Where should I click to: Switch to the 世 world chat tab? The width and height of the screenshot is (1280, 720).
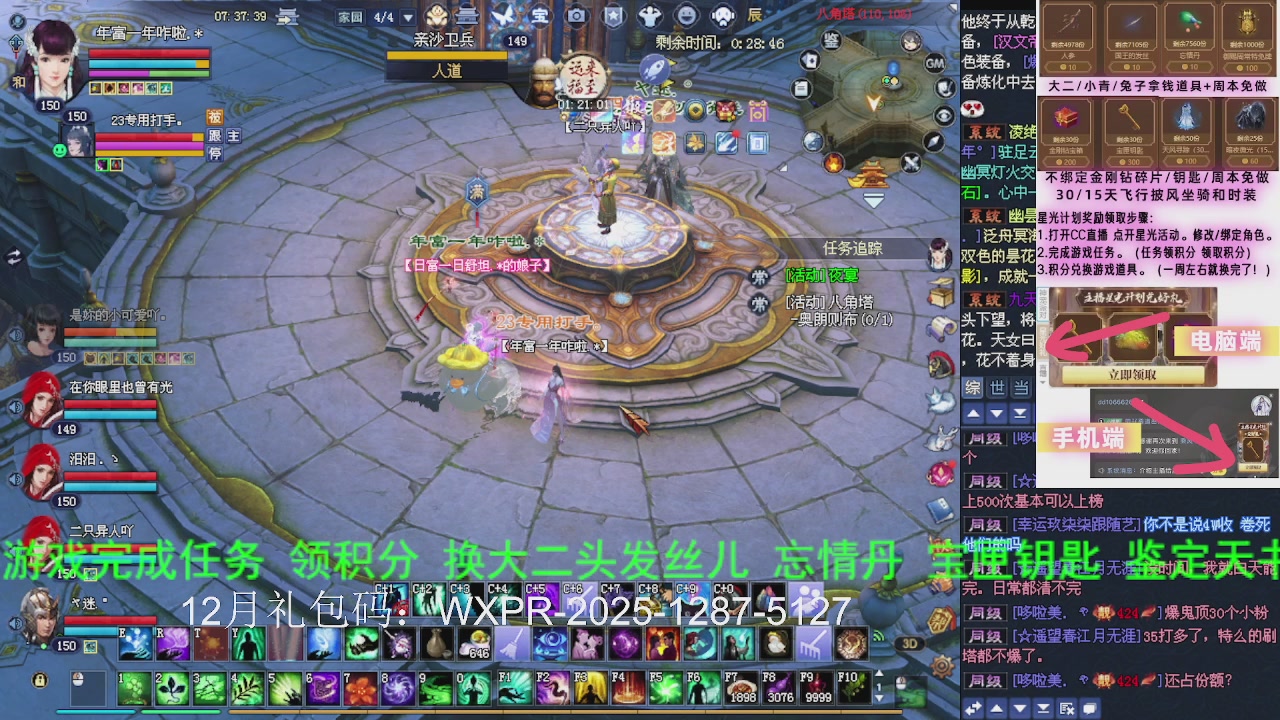[998, 388]
